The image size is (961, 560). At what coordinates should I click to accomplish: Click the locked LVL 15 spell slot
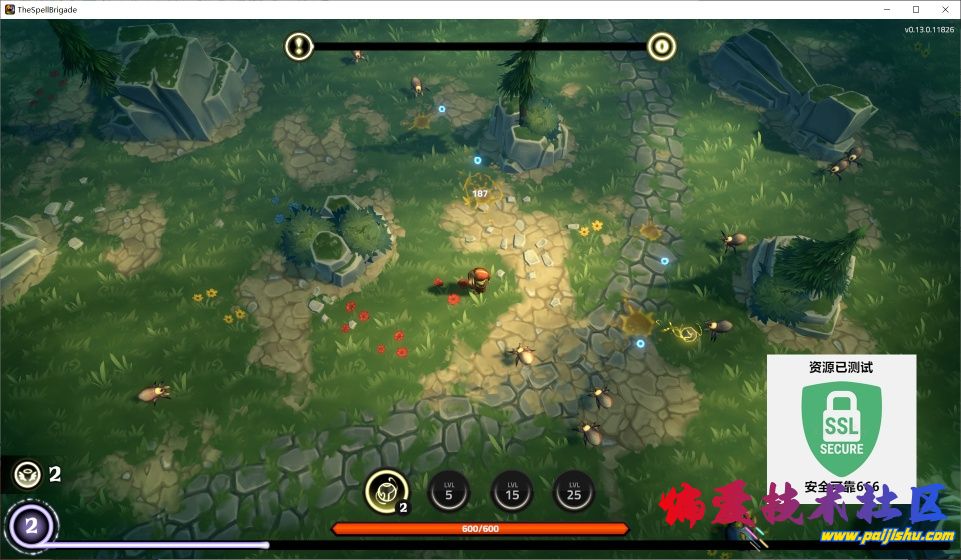tap(512, 490)
